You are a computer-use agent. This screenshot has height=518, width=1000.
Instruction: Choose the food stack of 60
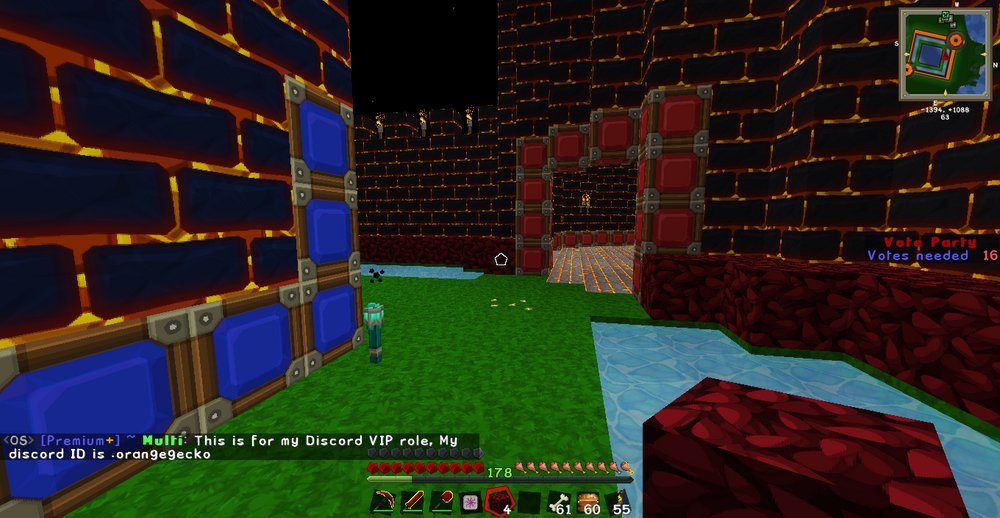click(587, 502)
